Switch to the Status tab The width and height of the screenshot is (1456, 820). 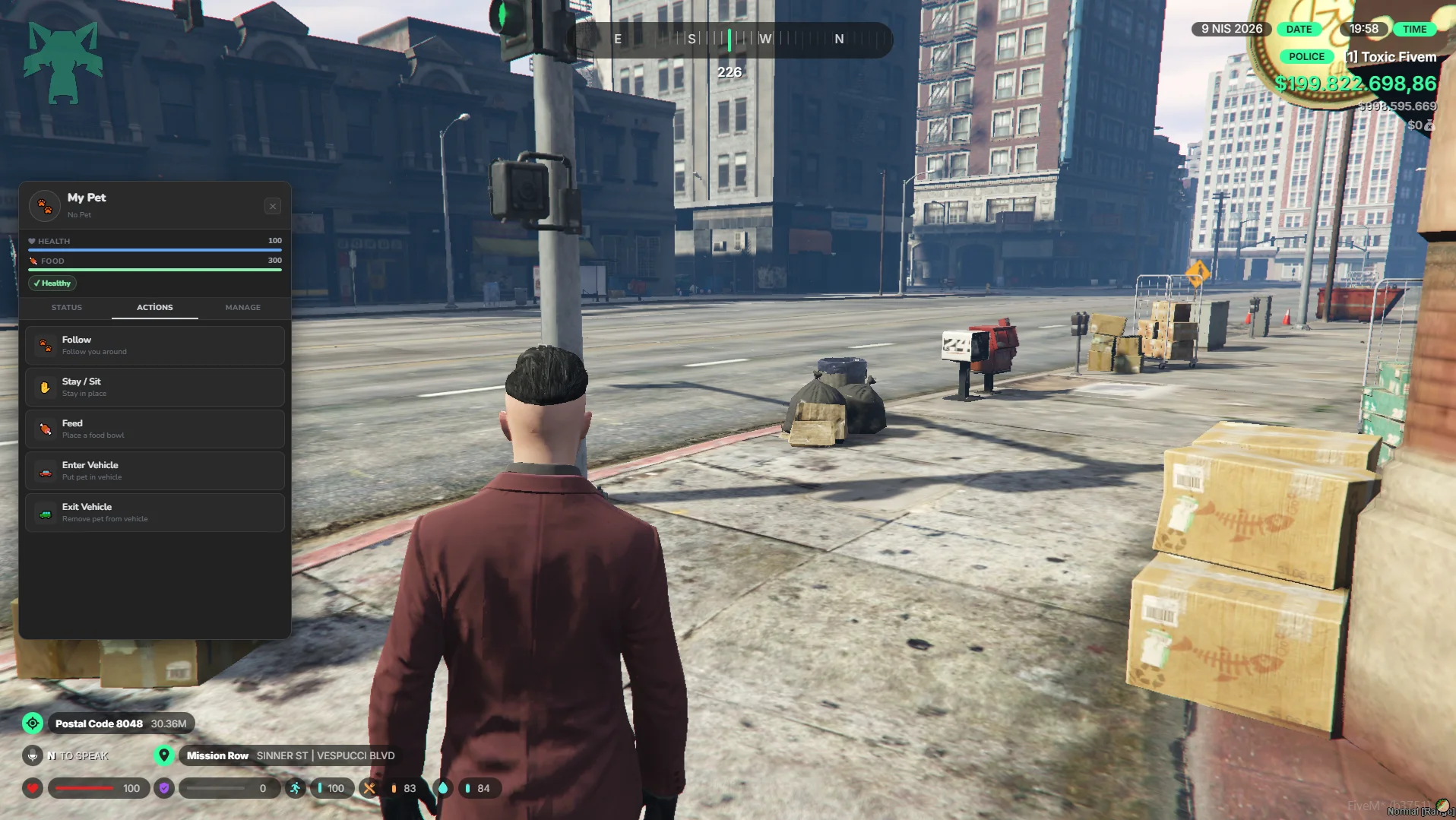[67, 308]
